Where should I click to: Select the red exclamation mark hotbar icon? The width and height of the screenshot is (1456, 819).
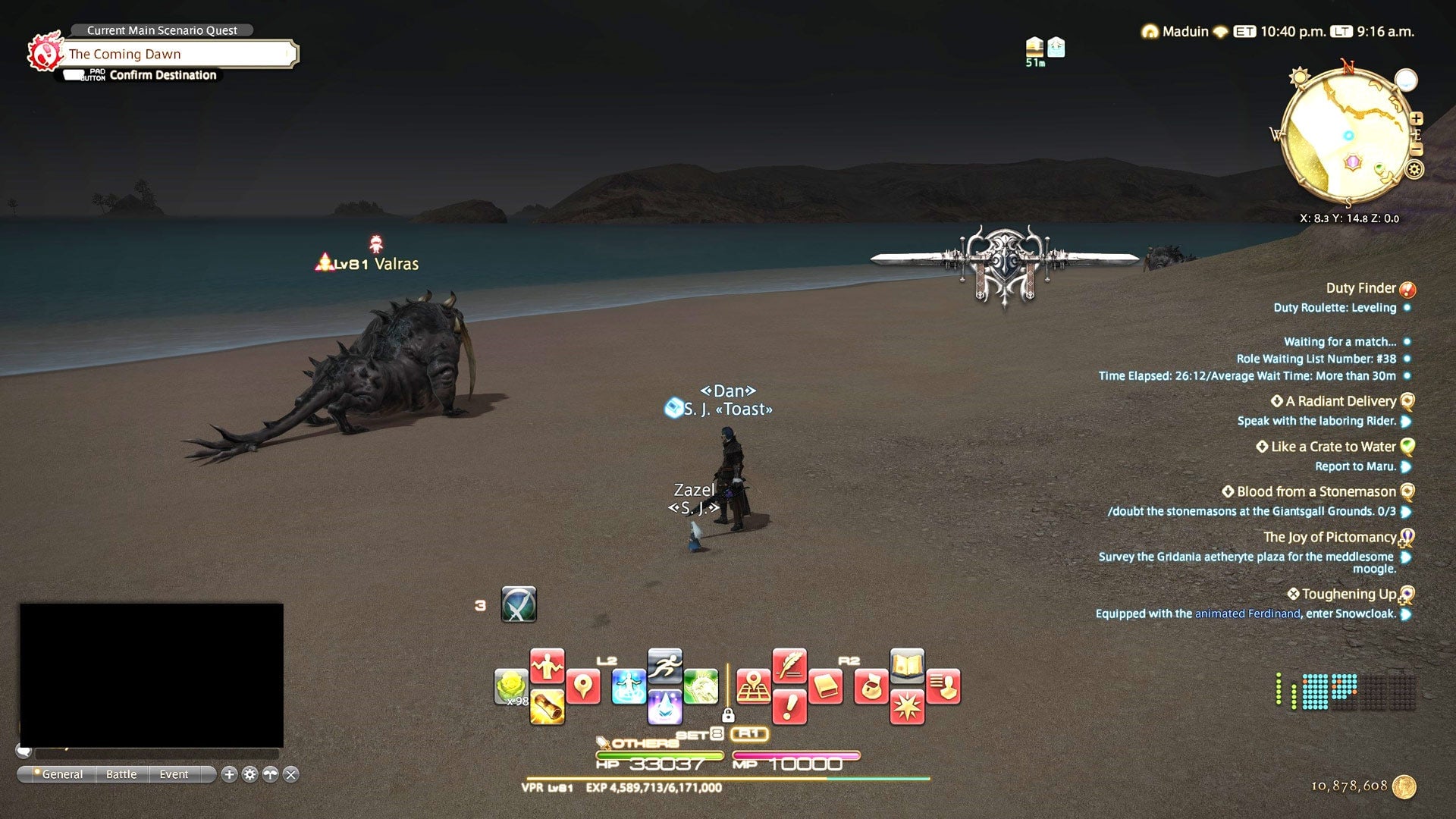pos(789,707)
